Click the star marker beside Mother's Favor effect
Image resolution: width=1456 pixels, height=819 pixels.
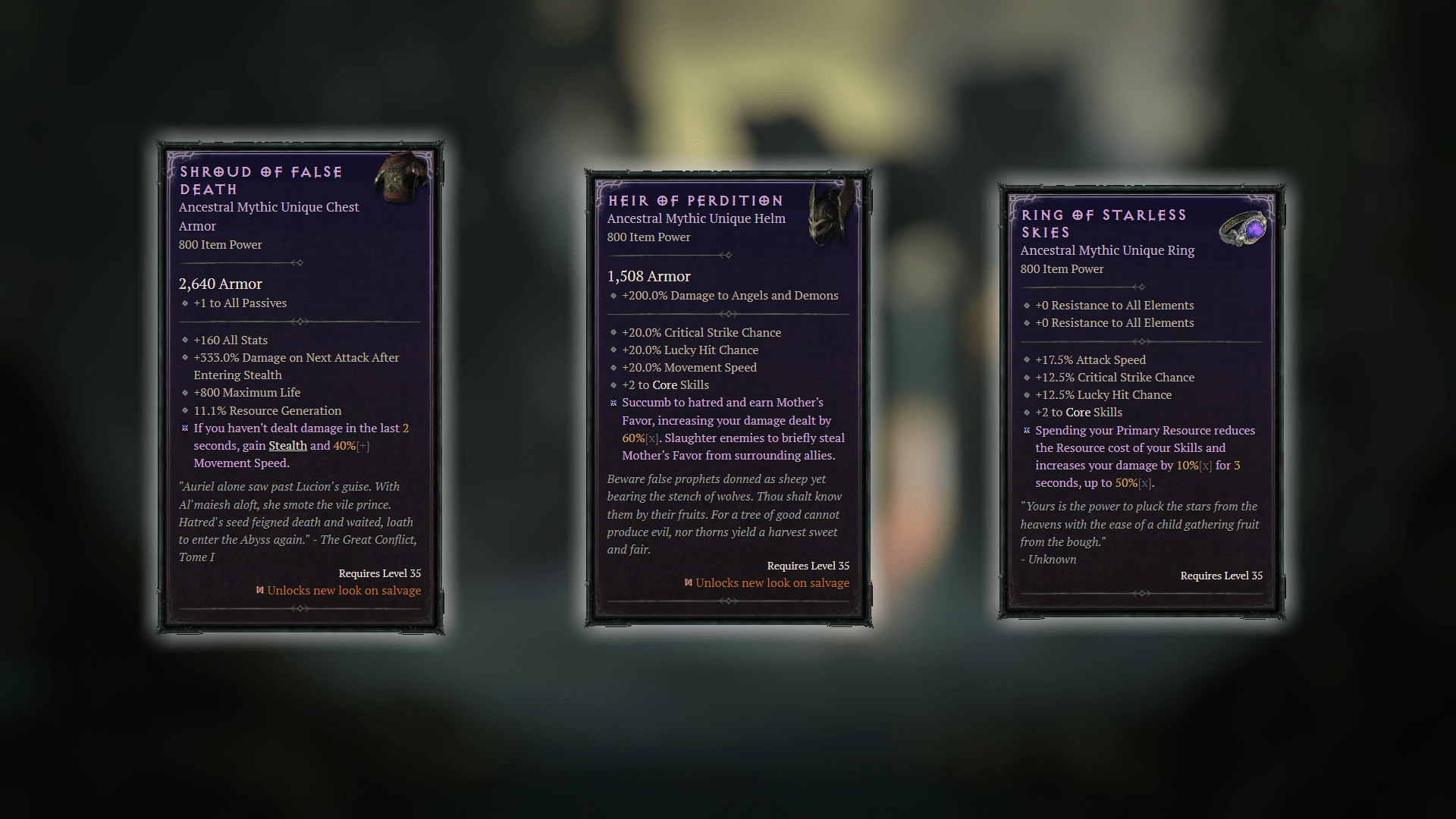pyautogui.click(x=613, y=403)
